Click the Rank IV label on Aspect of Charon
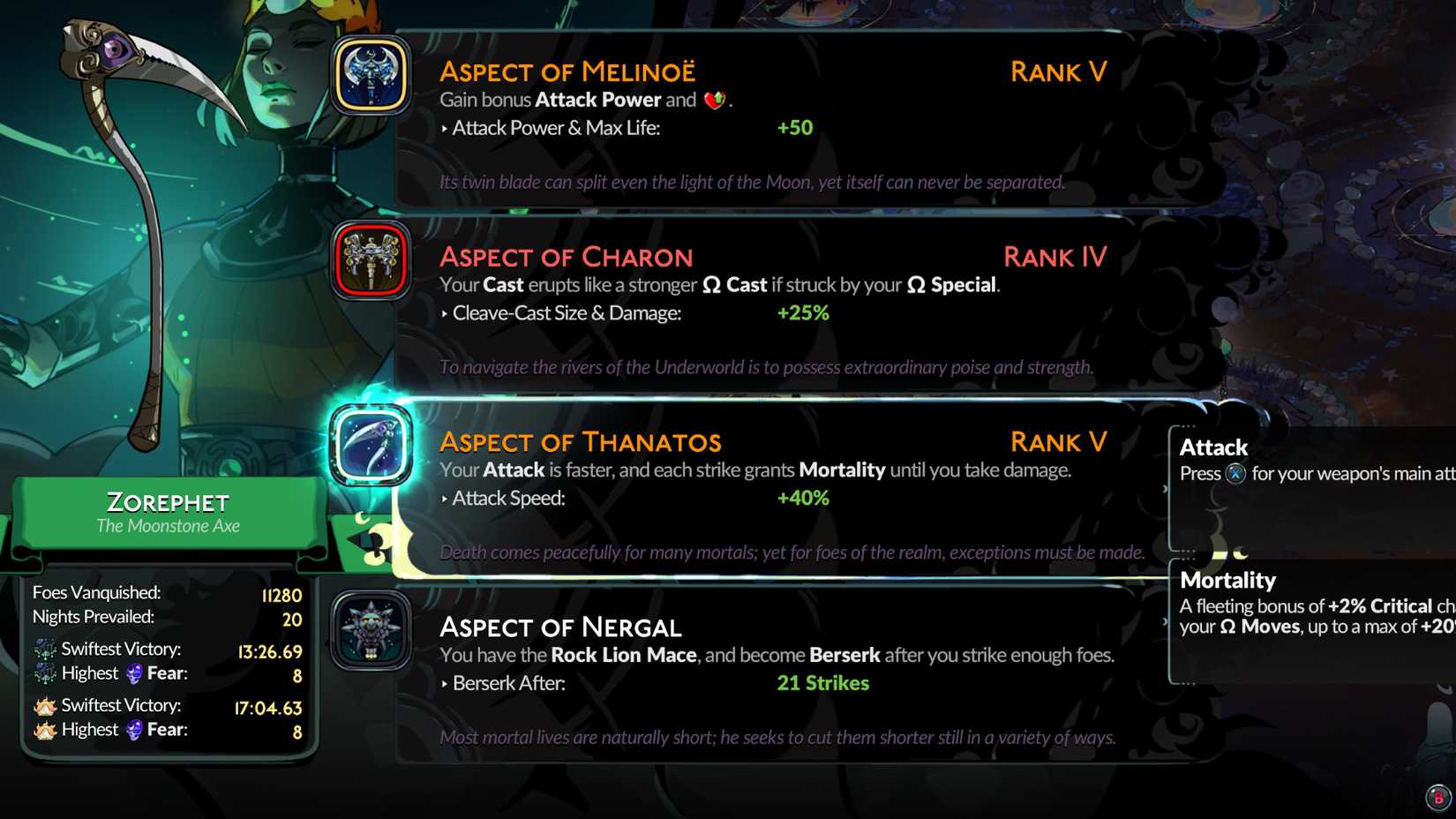This screenshot has width=1456, height=819. pyautogui.click(x=1055, y=257)
